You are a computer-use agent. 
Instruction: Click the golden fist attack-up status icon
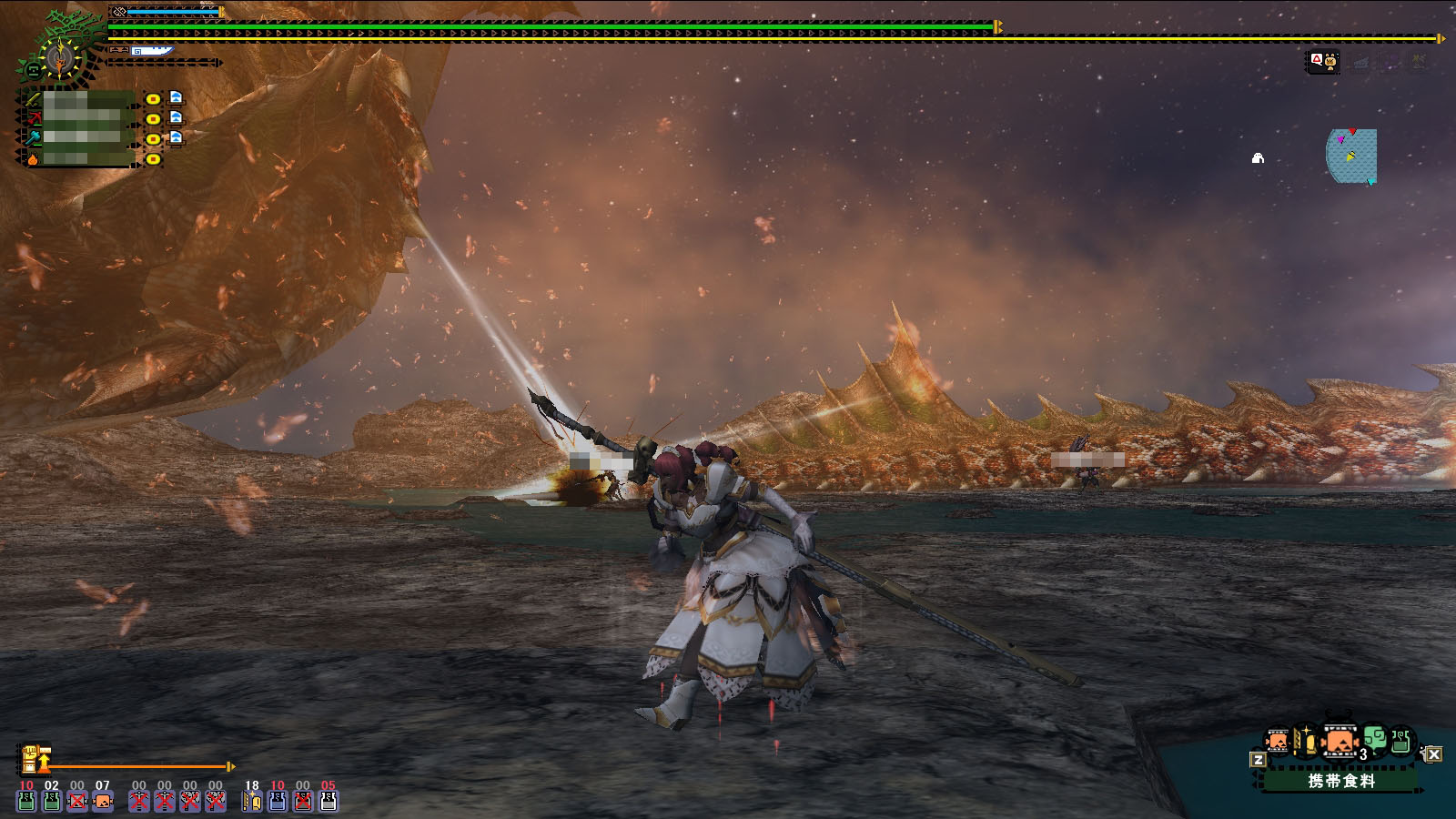pos(31,758)
